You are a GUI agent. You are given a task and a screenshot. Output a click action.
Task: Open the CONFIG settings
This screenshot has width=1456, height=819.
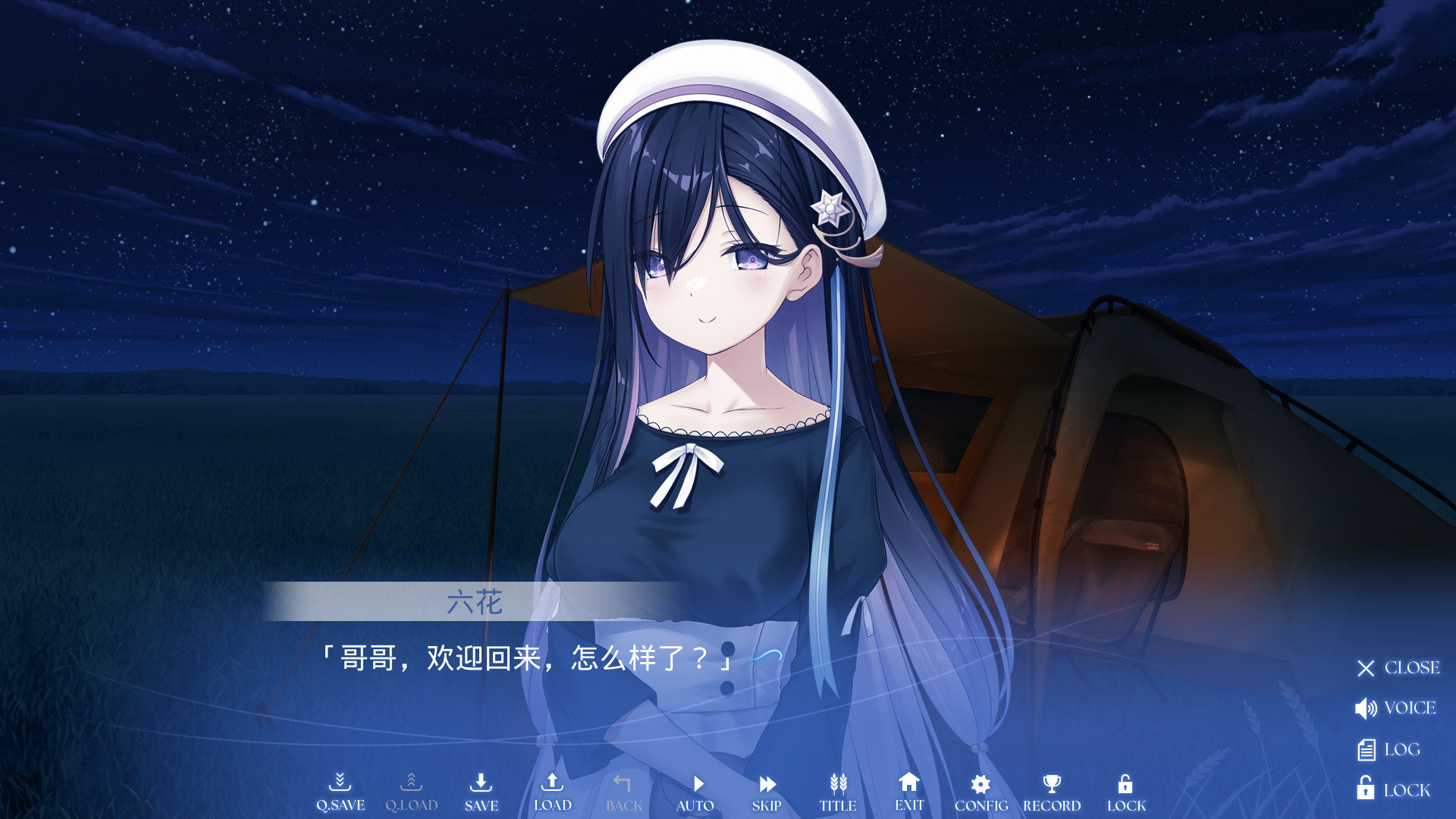pyautogui.click(x=981, y=792)
